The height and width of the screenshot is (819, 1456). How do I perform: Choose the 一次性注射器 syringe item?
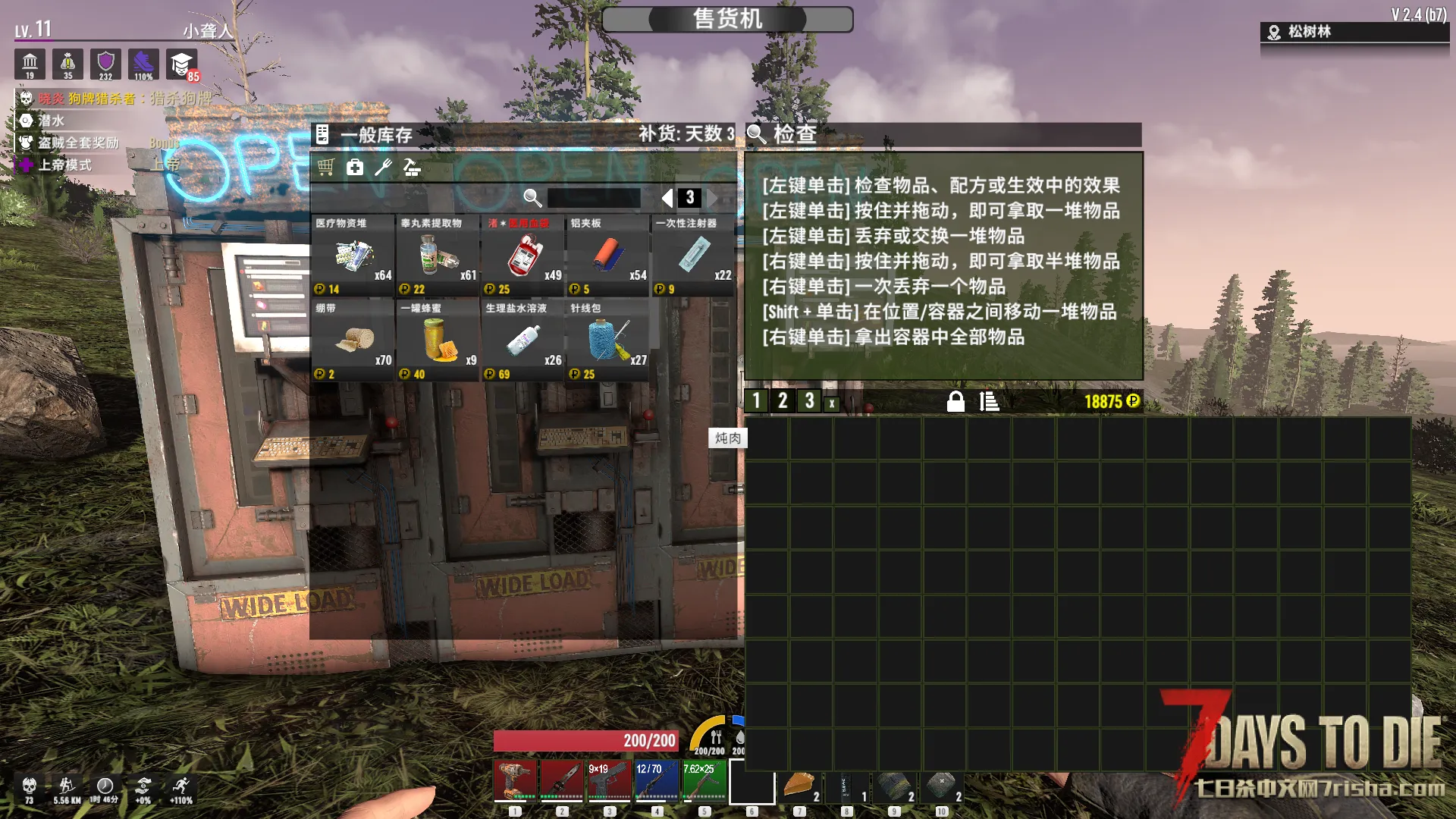point(692,256)
